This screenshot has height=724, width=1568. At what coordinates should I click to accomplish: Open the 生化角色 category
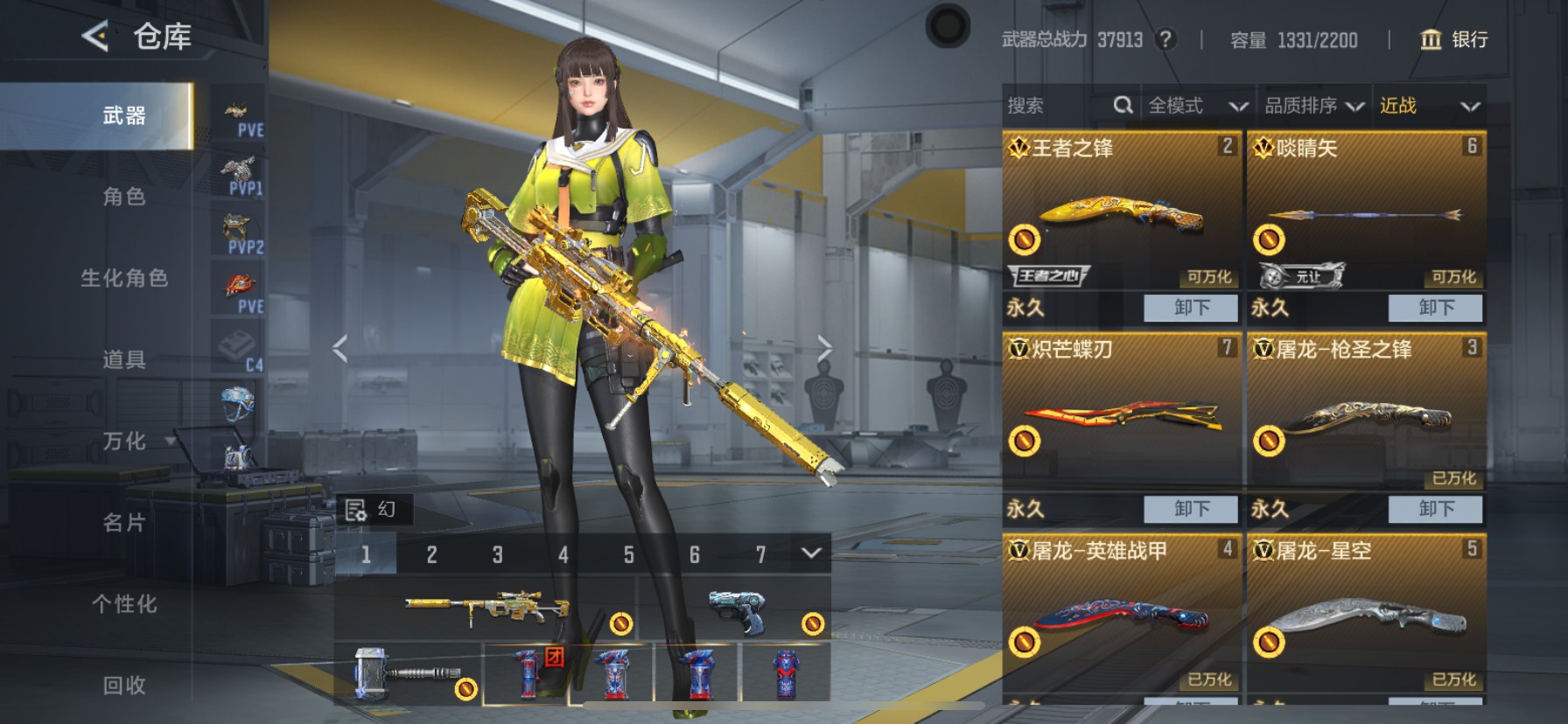click(124, 278)
